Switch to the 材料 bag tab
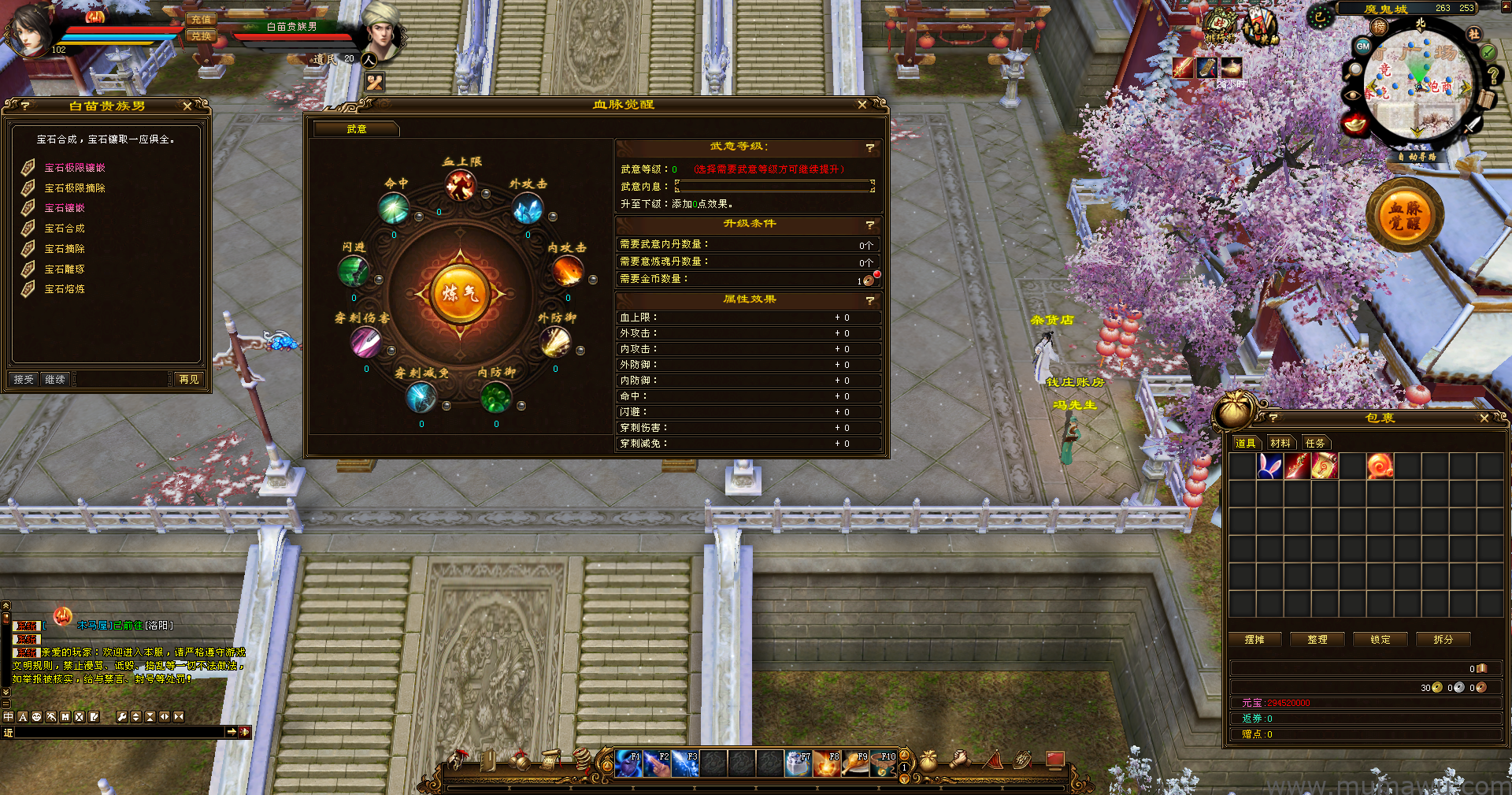The height and width of the screenshot is (795, 1512). (x=1280, y=443)
